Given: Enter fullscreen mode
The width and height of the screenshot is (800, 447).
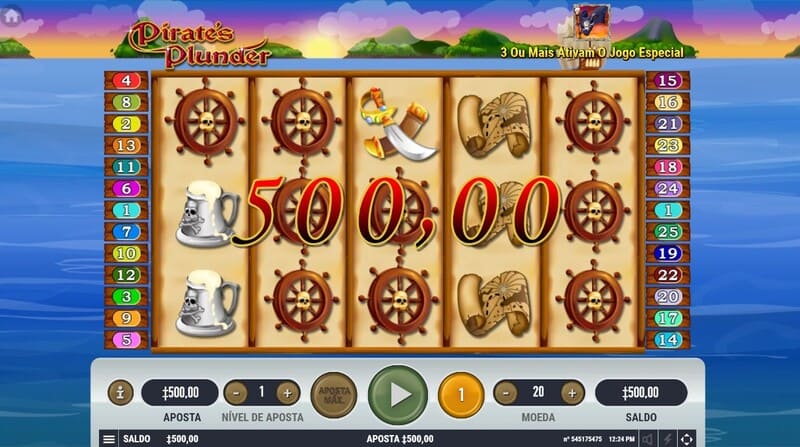Looking at the screenshot, I should [x=686, y=439].
